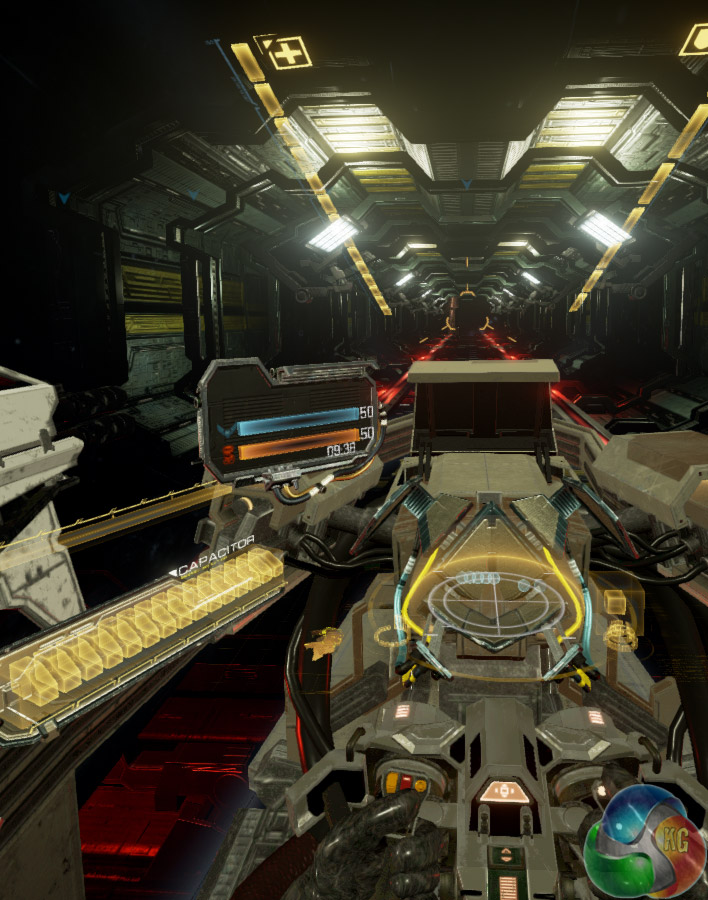708x900 pixels.
Task: Select the yellow plus repair icon
Action: point(287,53)
